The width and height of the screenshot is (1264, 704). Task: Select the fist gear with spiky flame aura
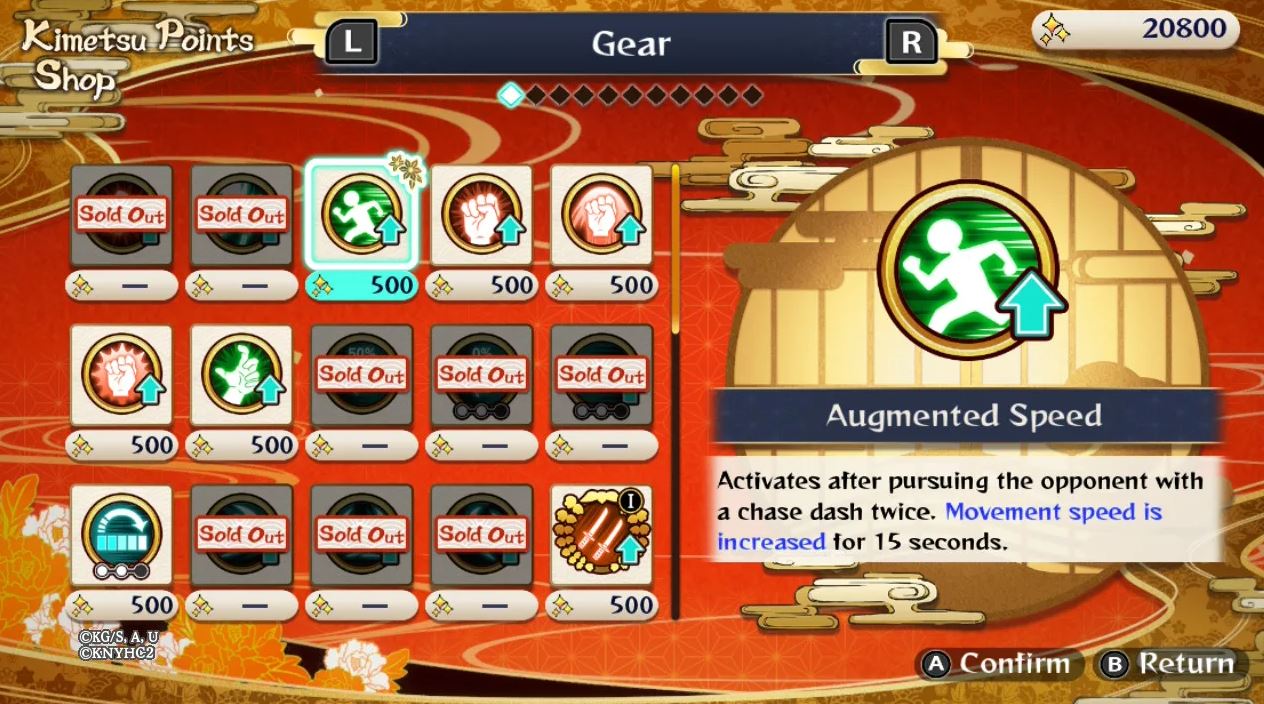[121, 376]
